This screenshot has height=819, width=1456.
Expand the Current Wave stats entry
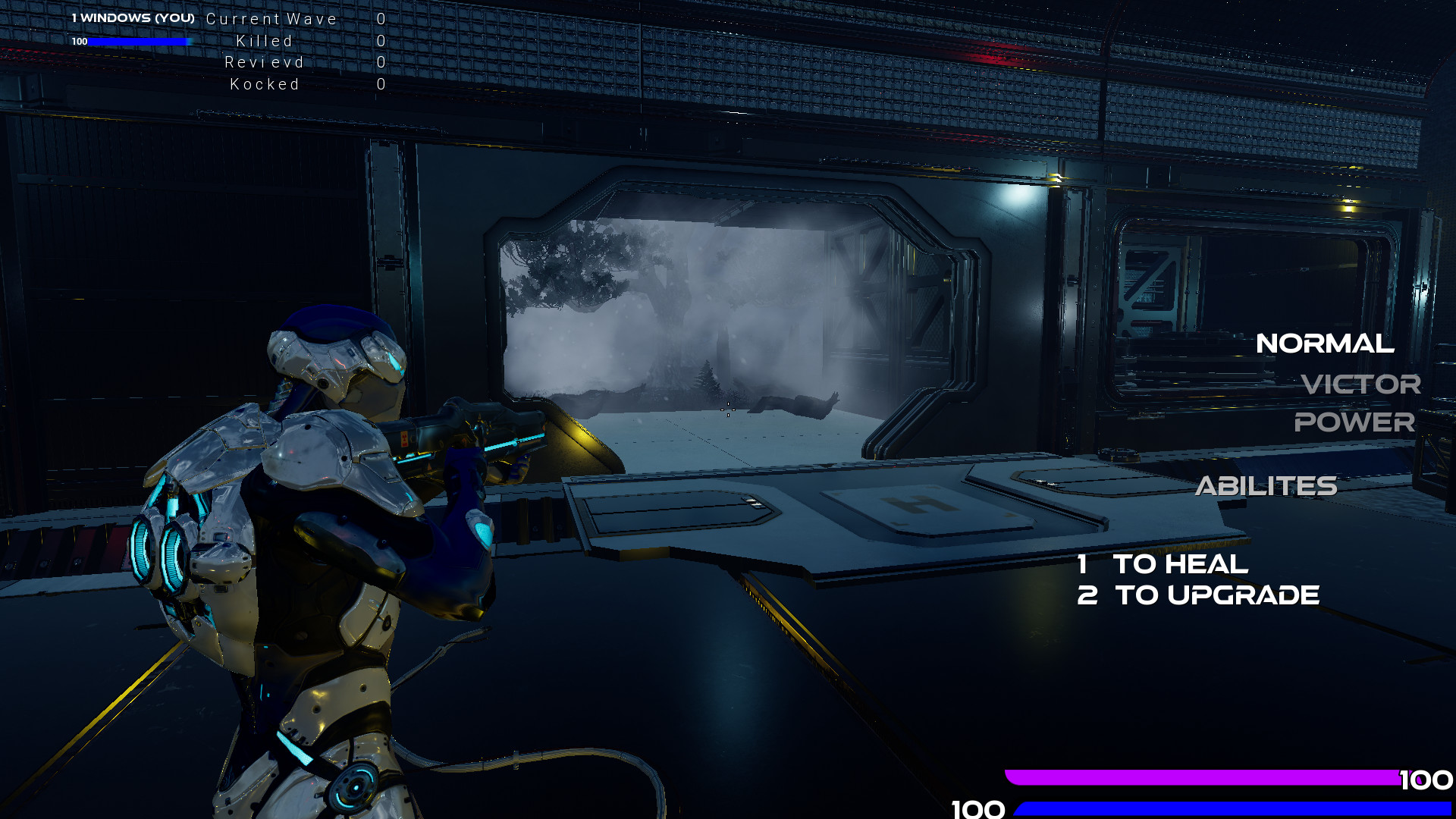[271, 18]
